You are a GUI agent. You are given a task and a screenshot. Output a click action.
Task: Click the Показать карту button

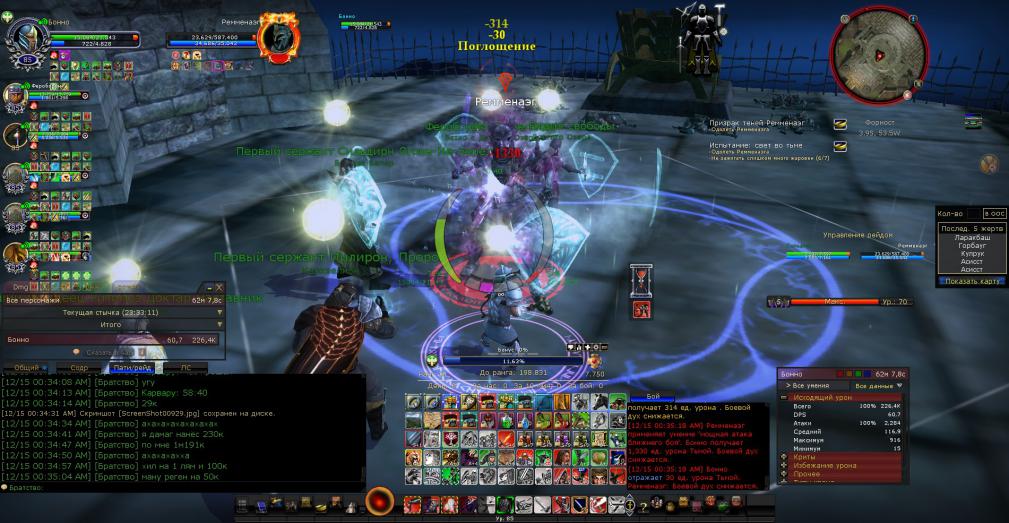(x=972, y=281)
